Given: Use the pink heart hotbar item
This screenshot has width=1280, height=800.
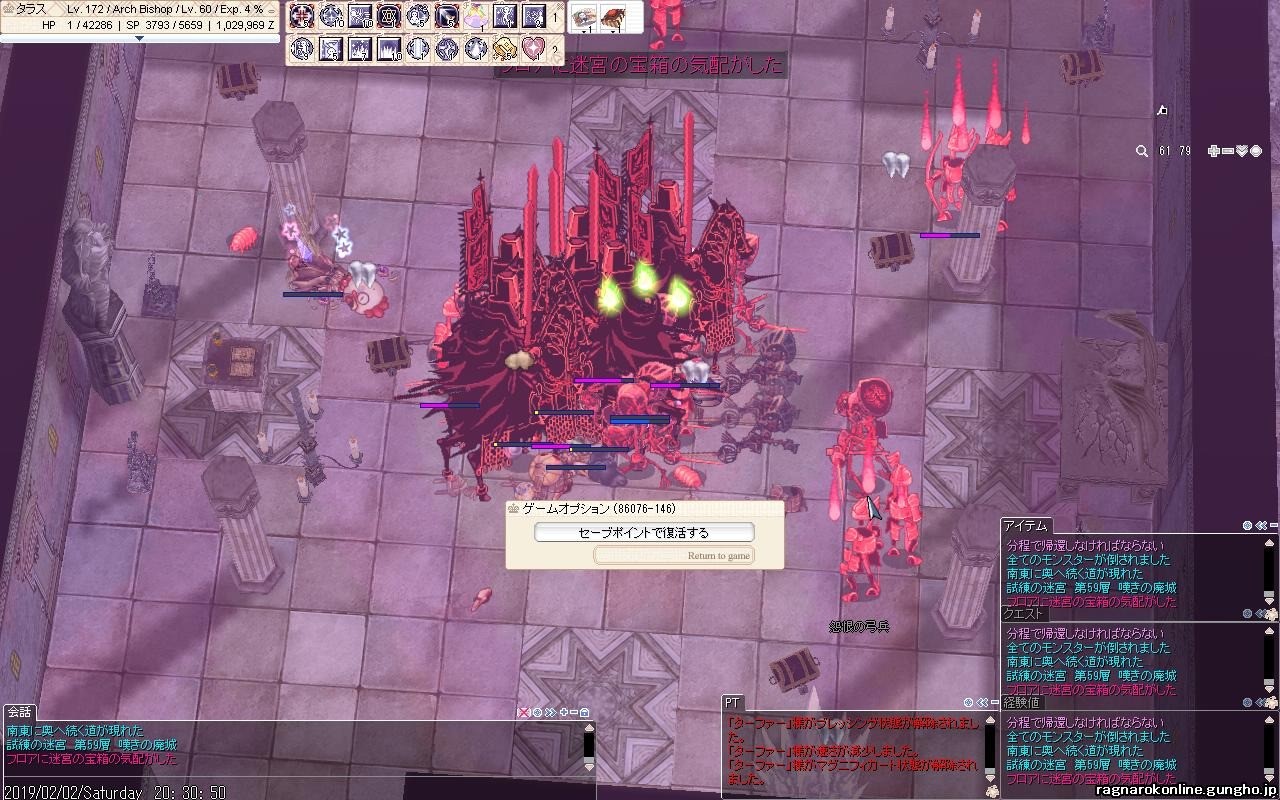Looking at the screenshot, I should click(x=533, y=48).
